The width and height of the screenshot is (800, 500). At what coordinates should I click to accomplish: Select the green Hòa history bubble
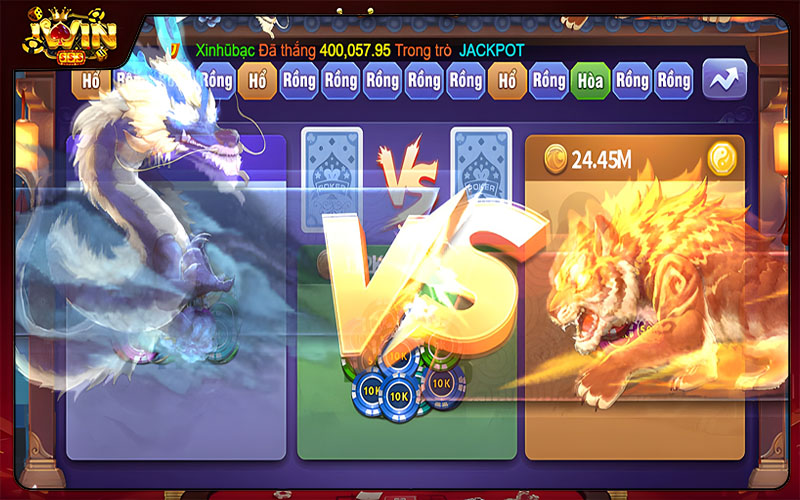[x=589, y=81]
